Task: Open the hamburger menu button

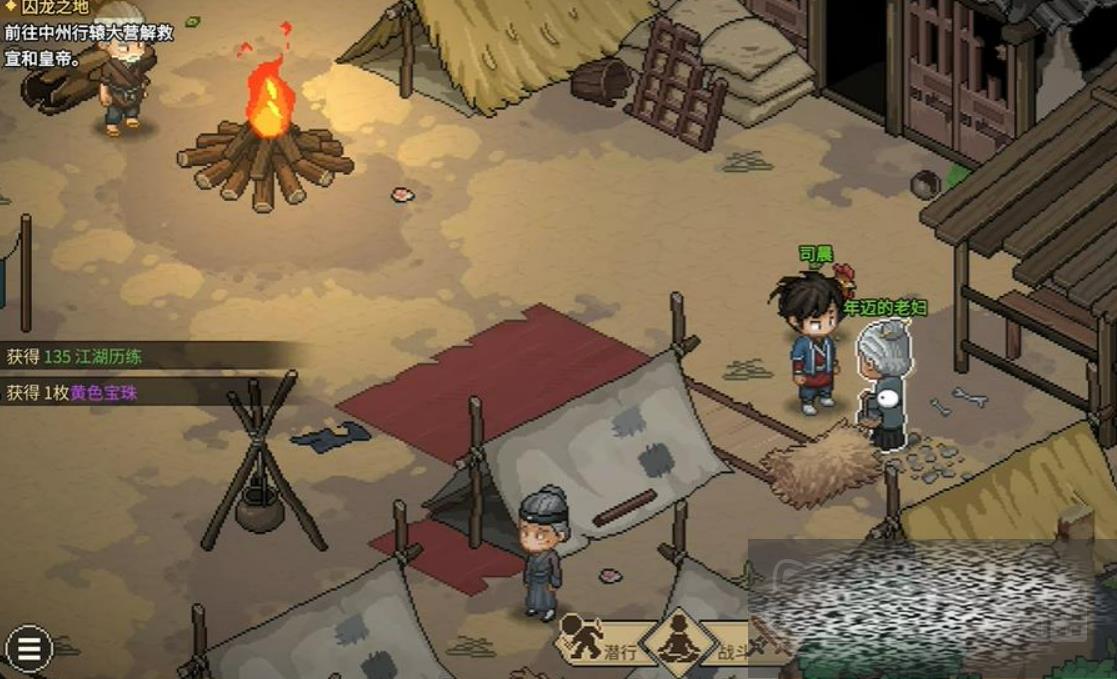Action: pos(29,649)
